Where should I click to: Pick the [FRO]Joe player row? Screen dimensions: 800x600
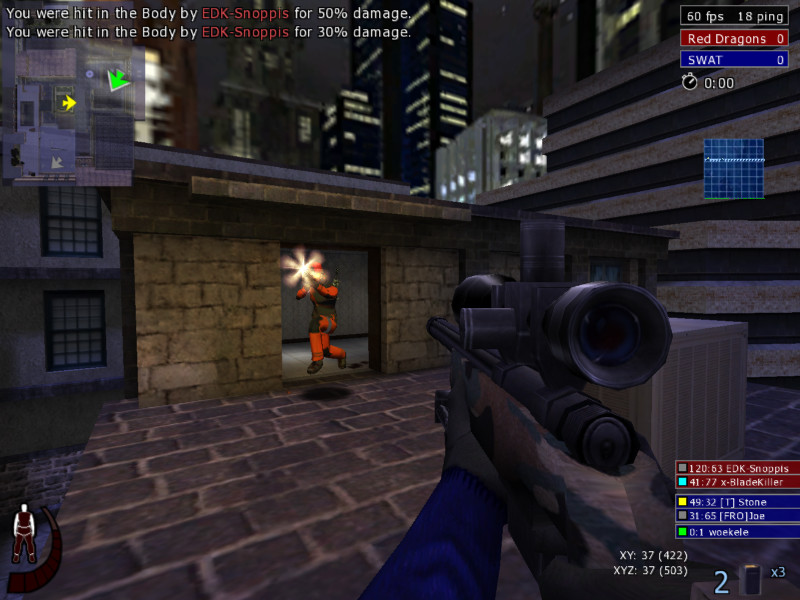[x=737, y=516]
